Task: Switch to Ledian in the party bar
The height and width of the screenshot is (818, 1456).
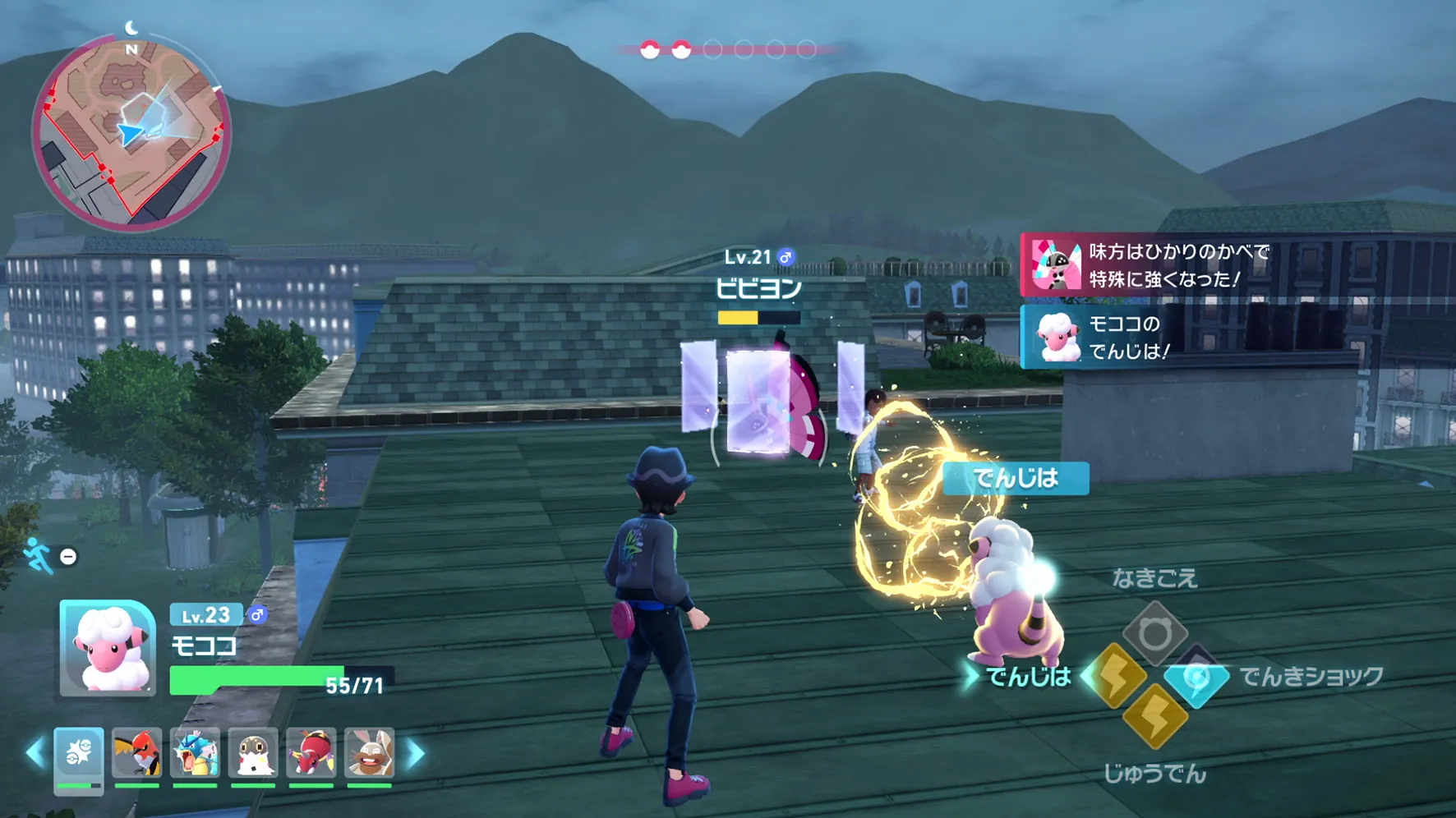Action: pos(311,754)
